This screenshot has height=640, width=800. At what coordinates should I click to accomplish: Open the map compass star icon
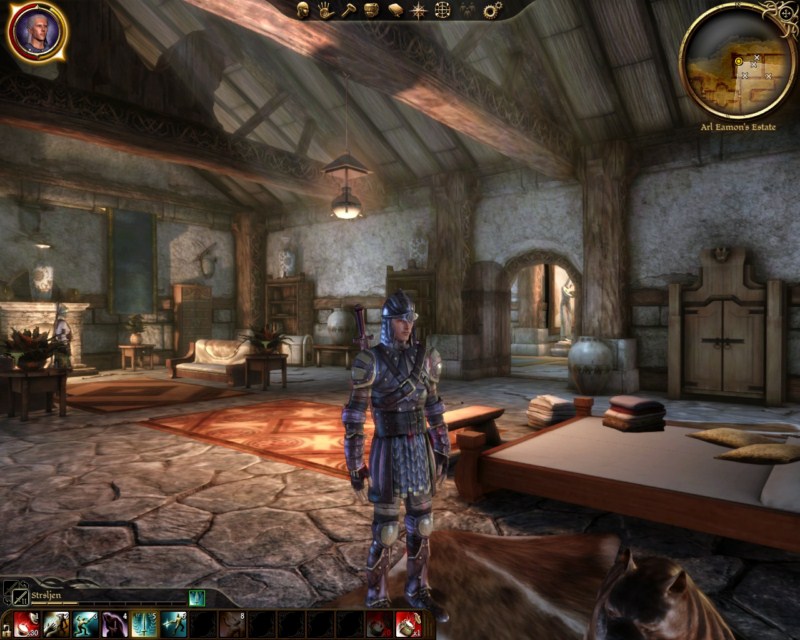[419, 10]
